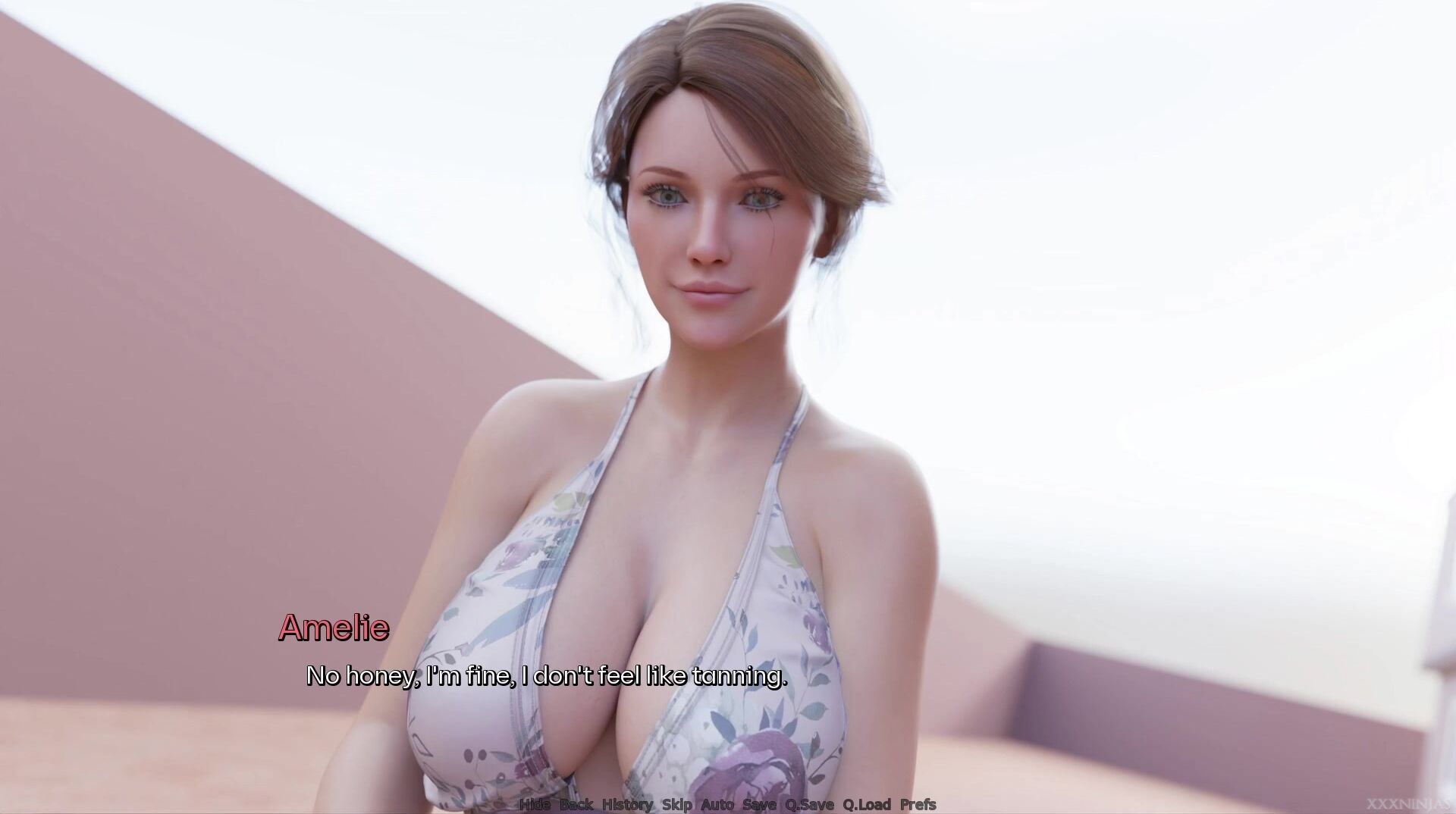The width and height of the screenshot is (1456, 814).
Task: Hide the dialogue interface
Action: point(535,804)
